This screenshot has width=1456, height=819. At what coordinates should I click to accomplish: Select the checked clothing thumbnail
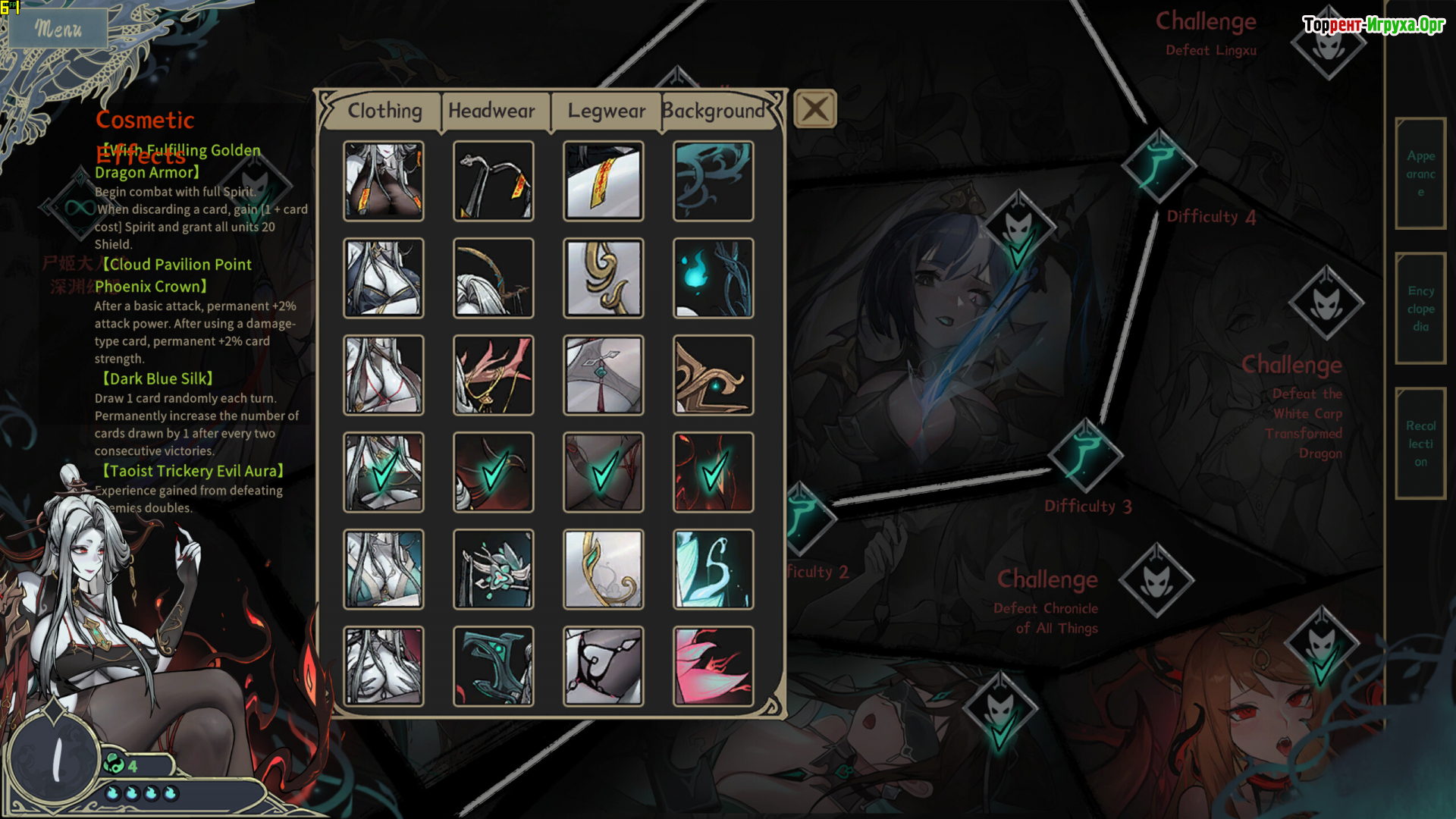coord(383,472)
